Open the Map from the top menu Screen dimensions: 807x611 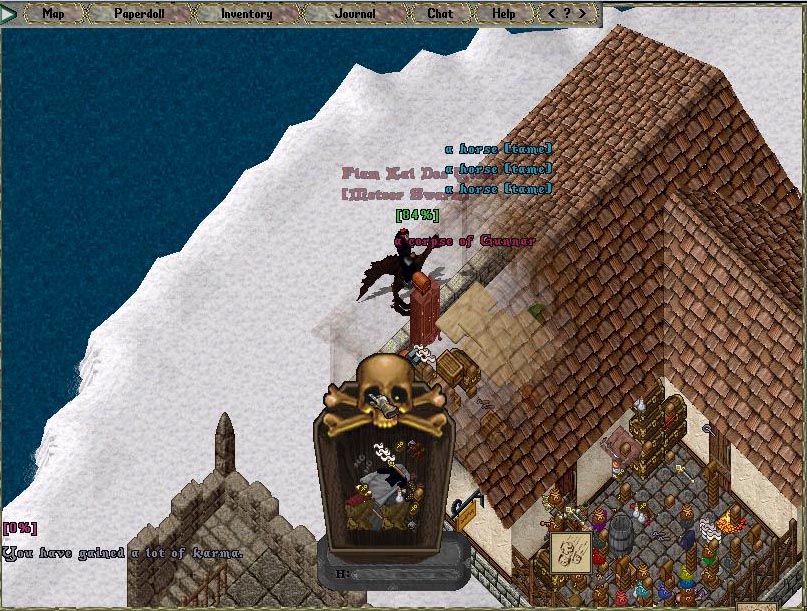(x=53, y=14)
